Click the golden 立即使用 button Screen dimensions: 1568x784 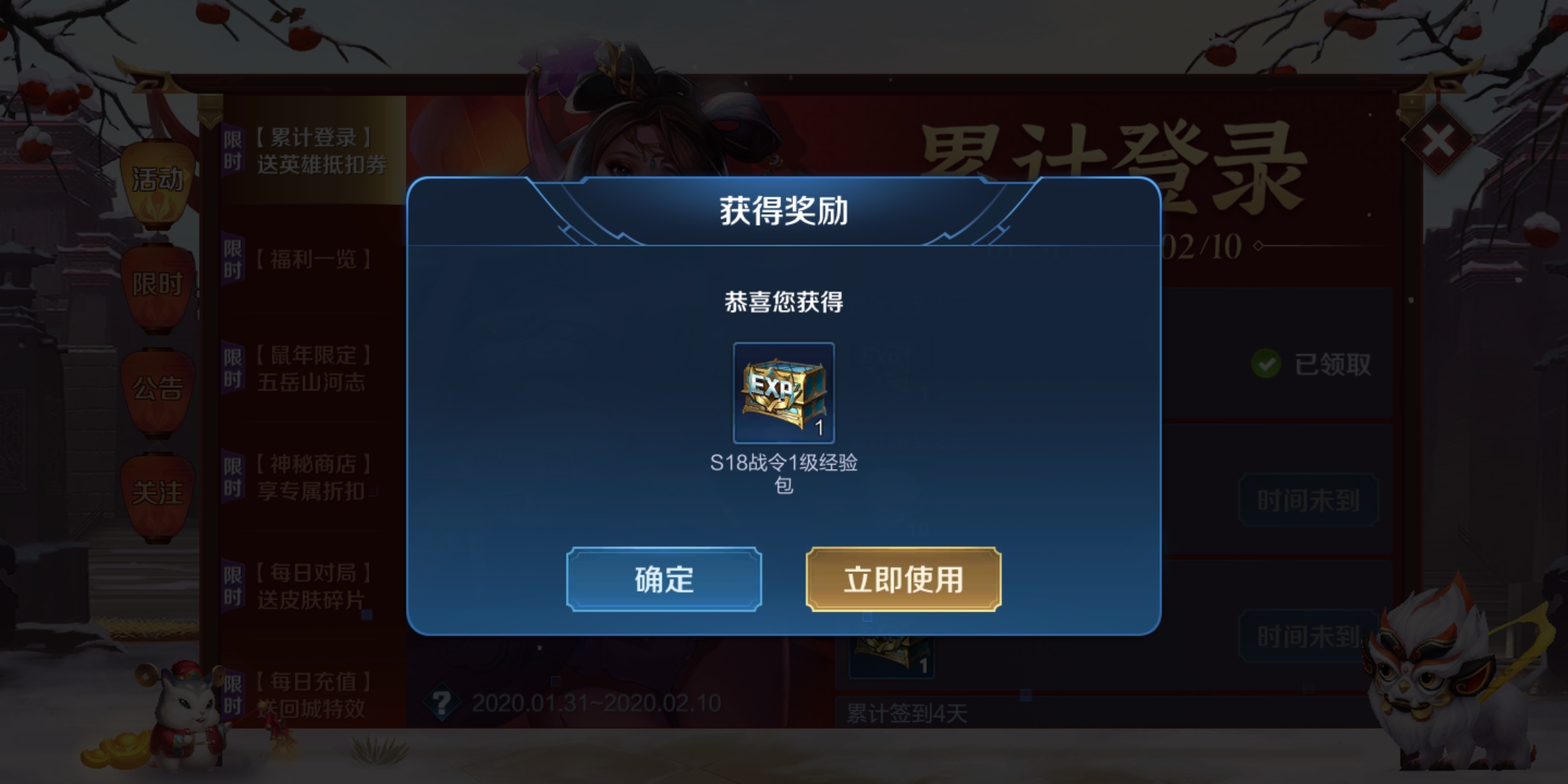pyautogui.click(x=902, y=581)
